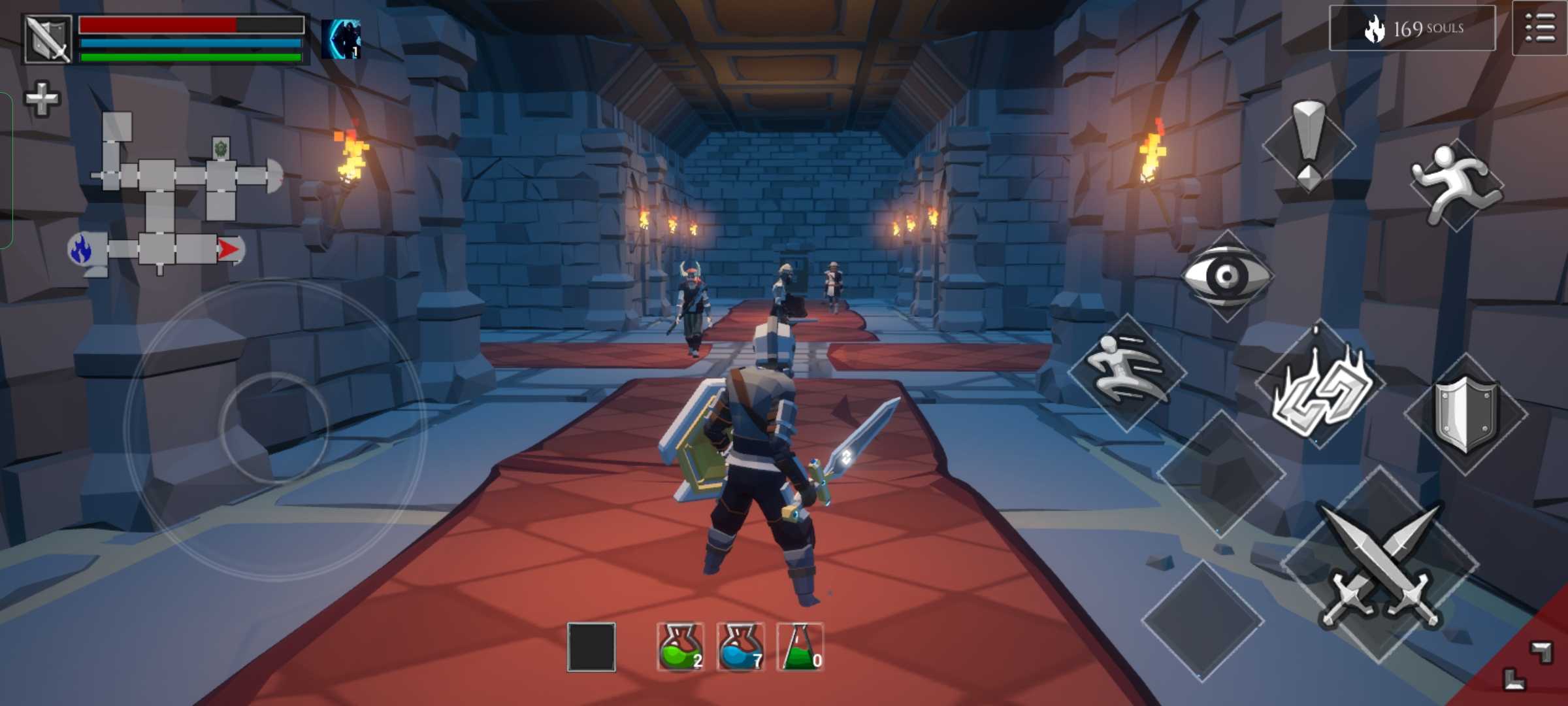
Task: Trigger the dash slide ability
Action: pos(1127,373)
